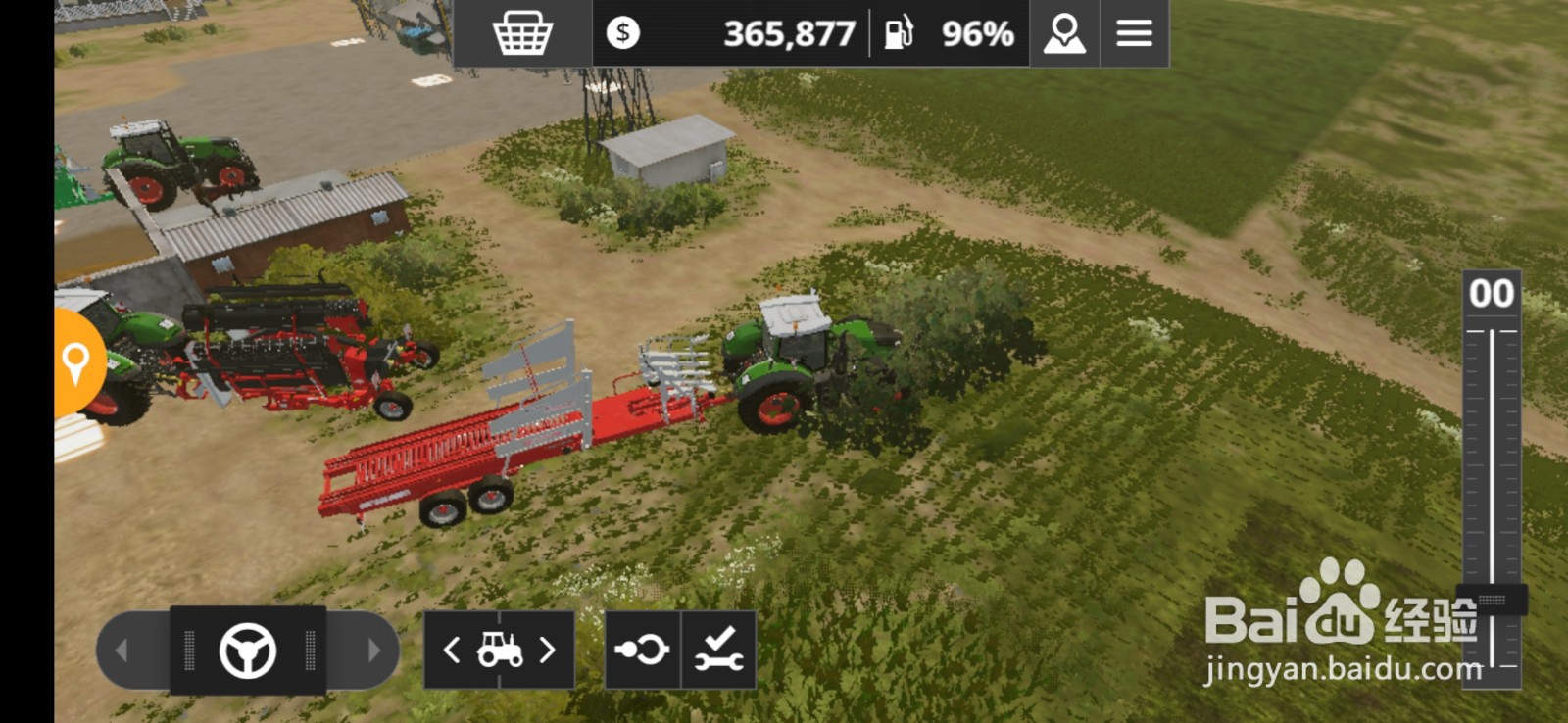The image size is (1568, 723).
Task: Switch to the previous vehicle
Action: [452, 650]
